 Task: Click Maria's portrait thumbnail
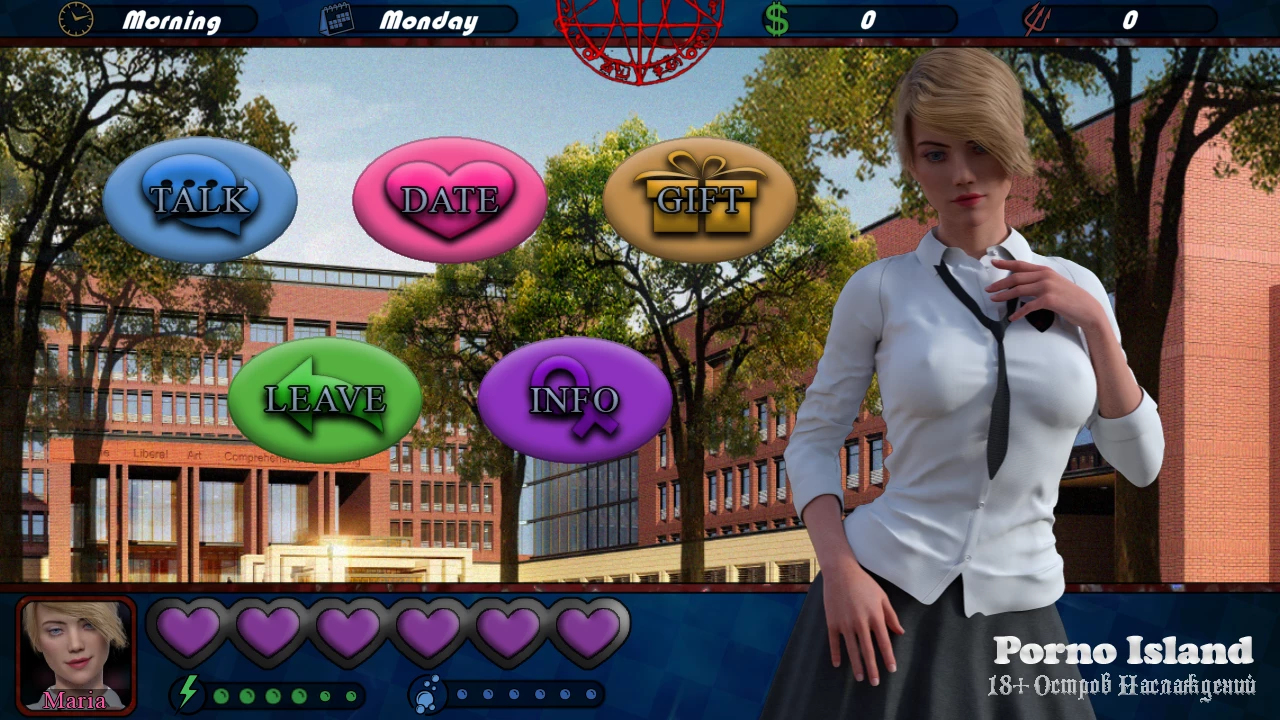pos(76,655)
